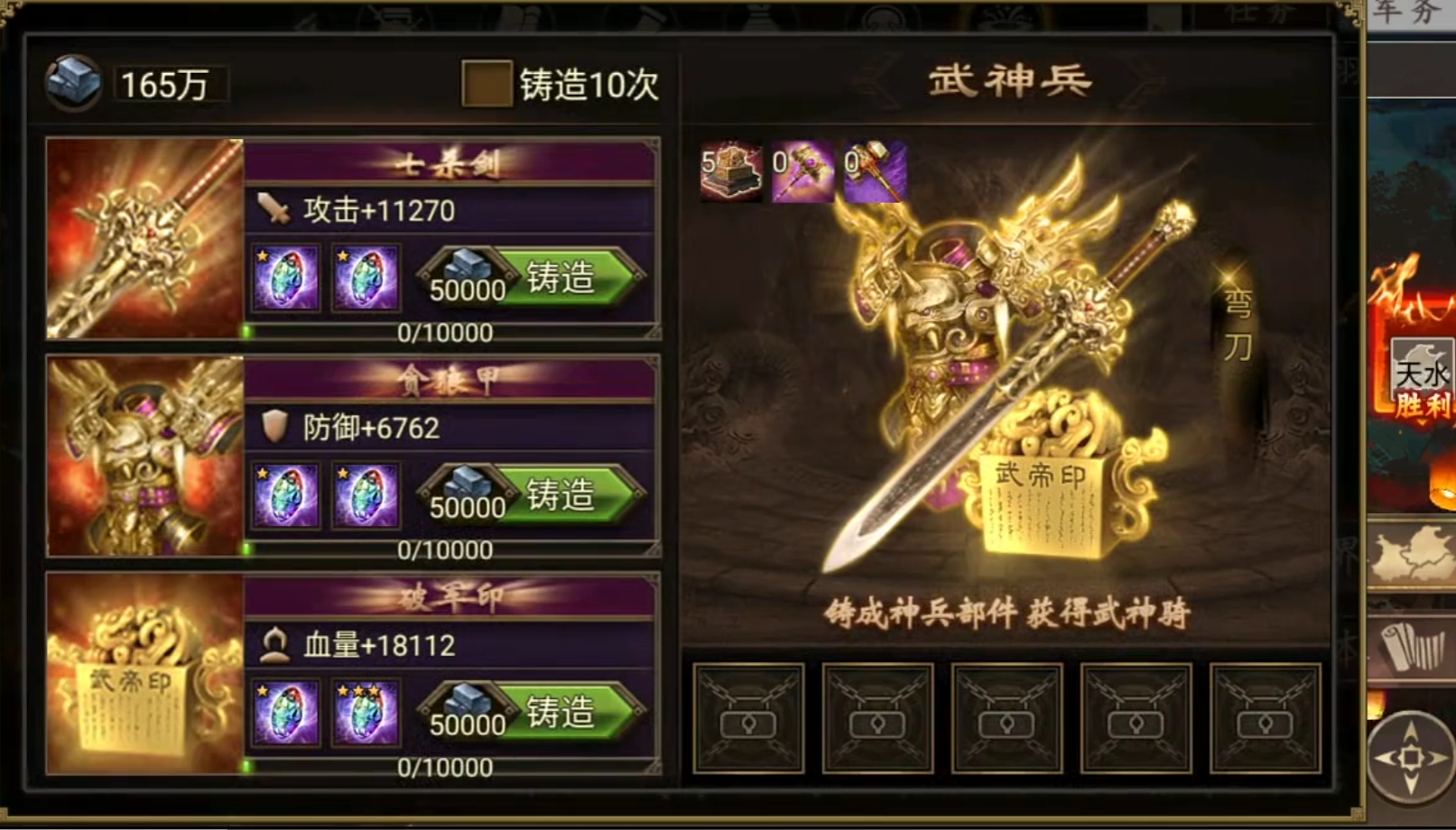This screenshot has height=830, width=1456.
Task: Toggle the one-star gem slot for 七杀剑
Action: tap(283, 277)
